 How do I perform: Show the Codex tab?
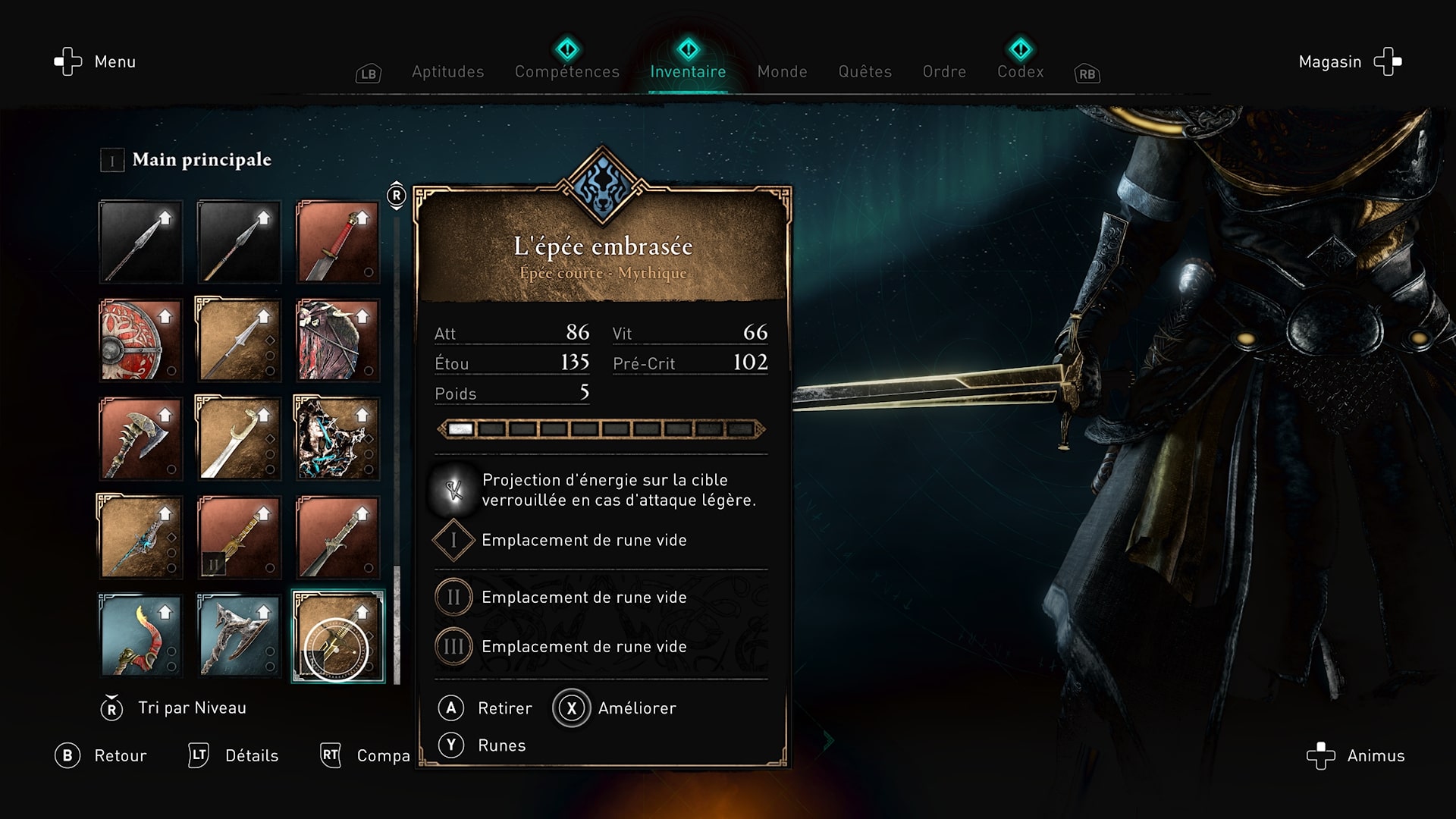coord(1020,71)
